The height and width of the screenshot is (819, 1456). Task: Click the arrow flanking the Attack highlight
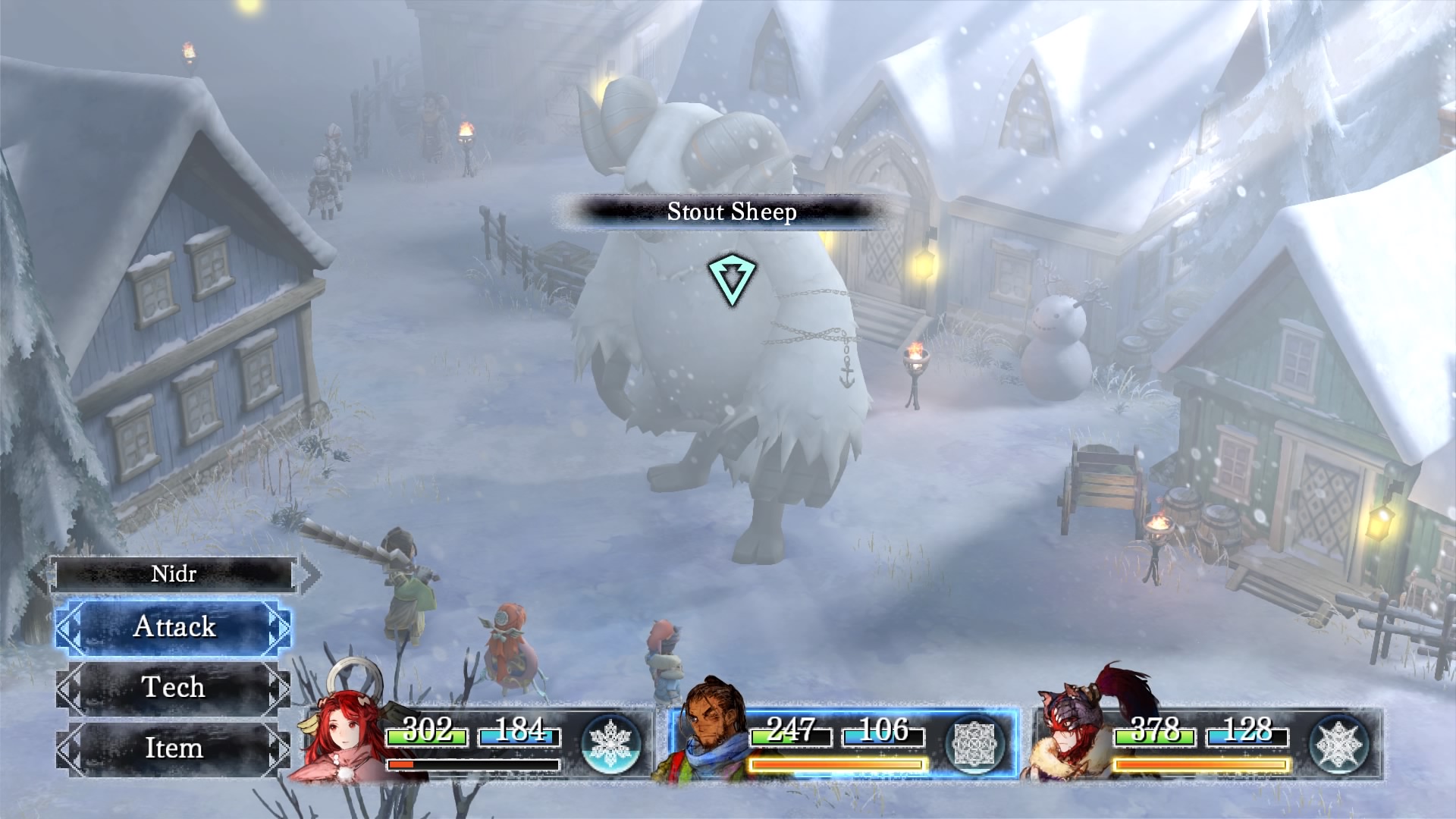click(69, 626)
